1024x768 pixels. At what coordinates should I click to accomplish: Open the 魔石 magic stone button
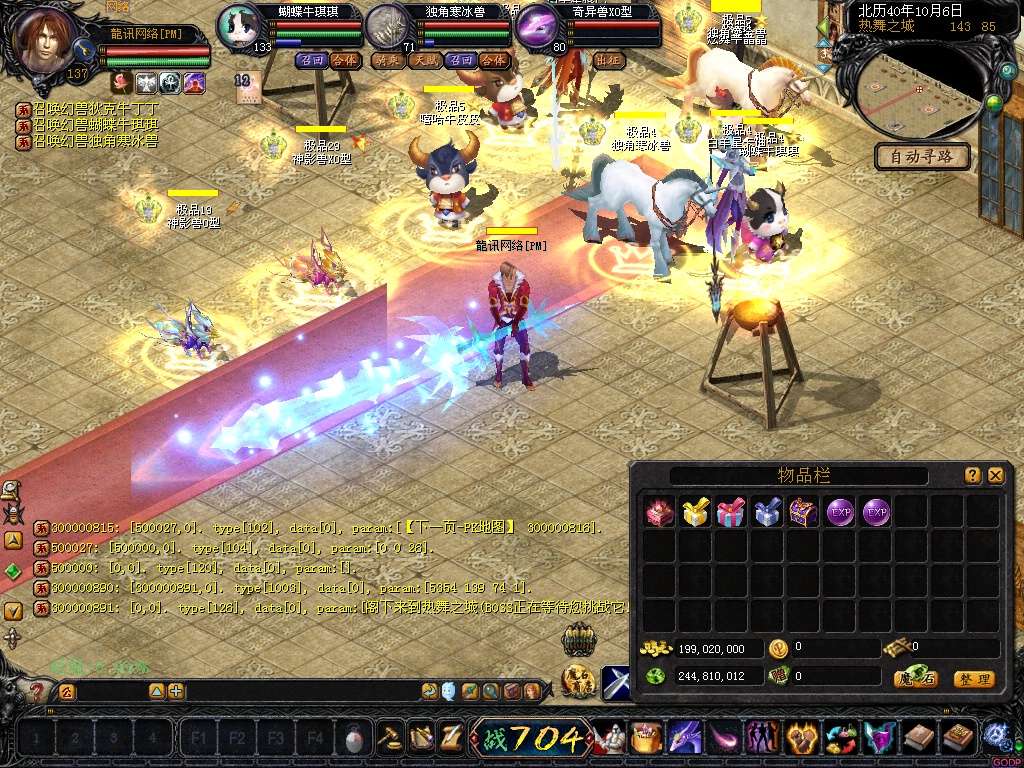click(915, 679)
